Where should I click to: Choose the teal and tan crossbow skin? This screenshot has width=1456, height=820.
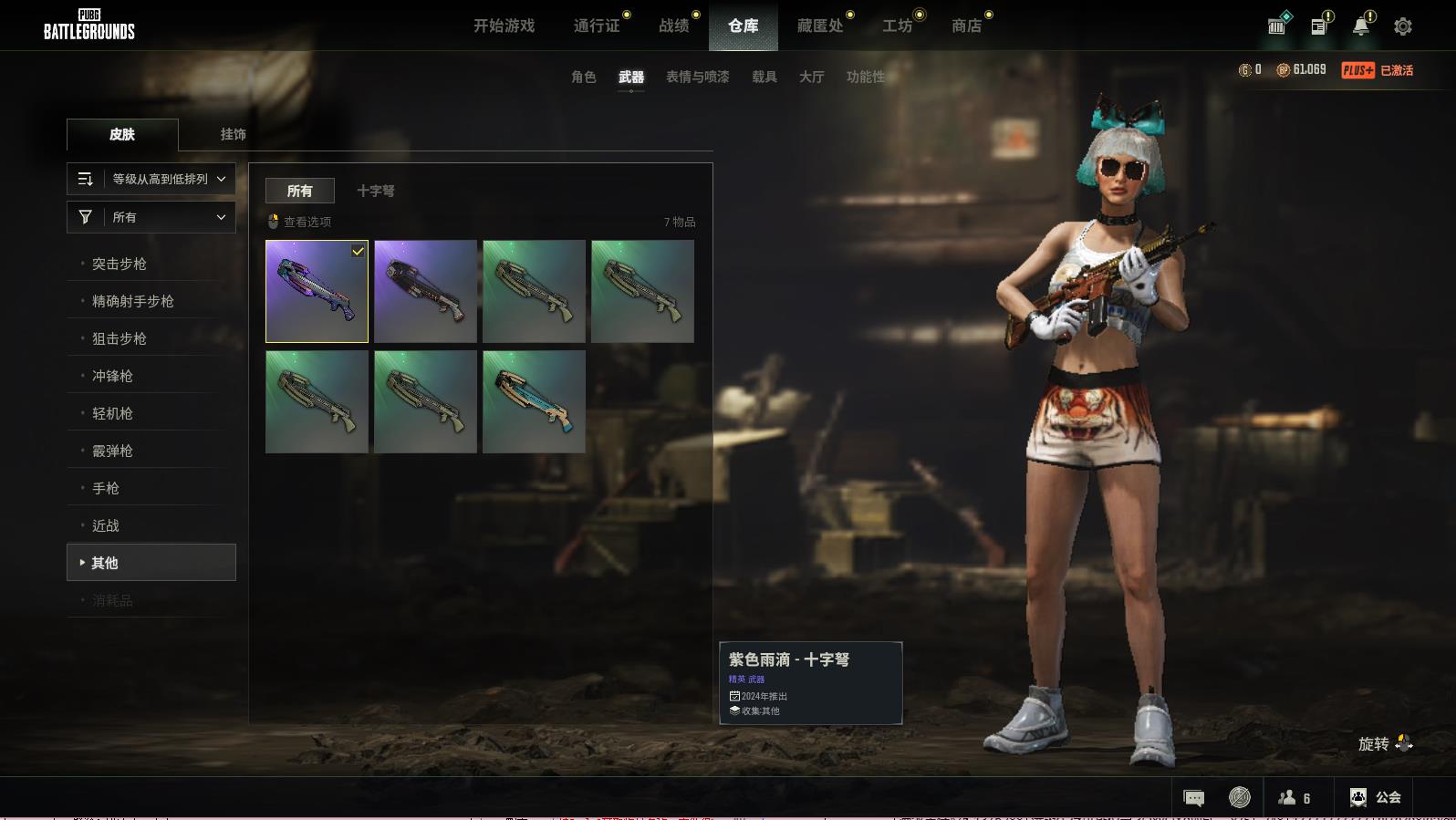(534, 401)
